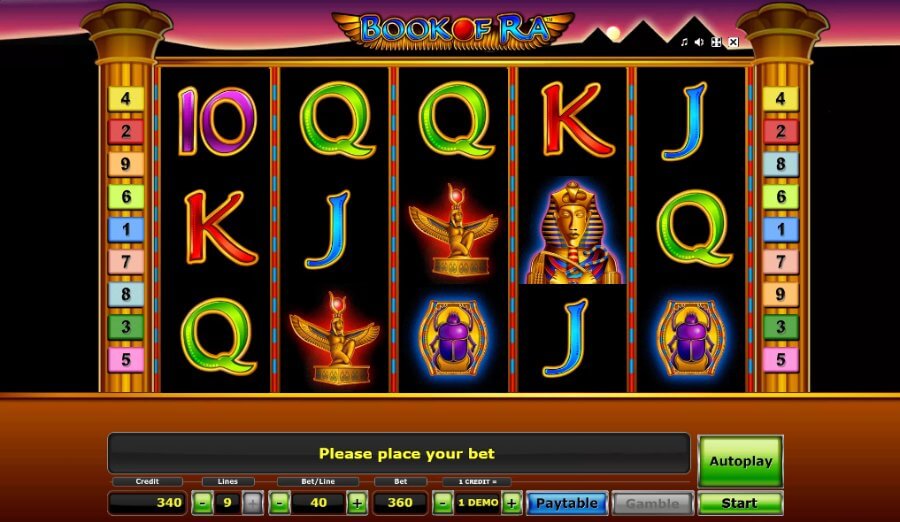Increase the credit value denomination
The image size is (900, 522).
point(511,503)
